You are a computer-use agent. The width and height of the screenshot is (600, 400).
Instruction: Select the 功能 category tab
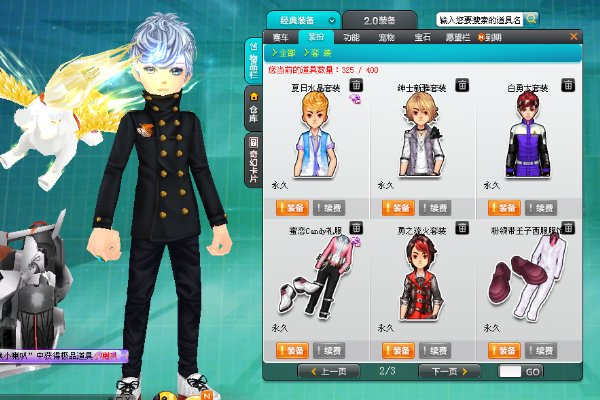click(x=351, y=37)
